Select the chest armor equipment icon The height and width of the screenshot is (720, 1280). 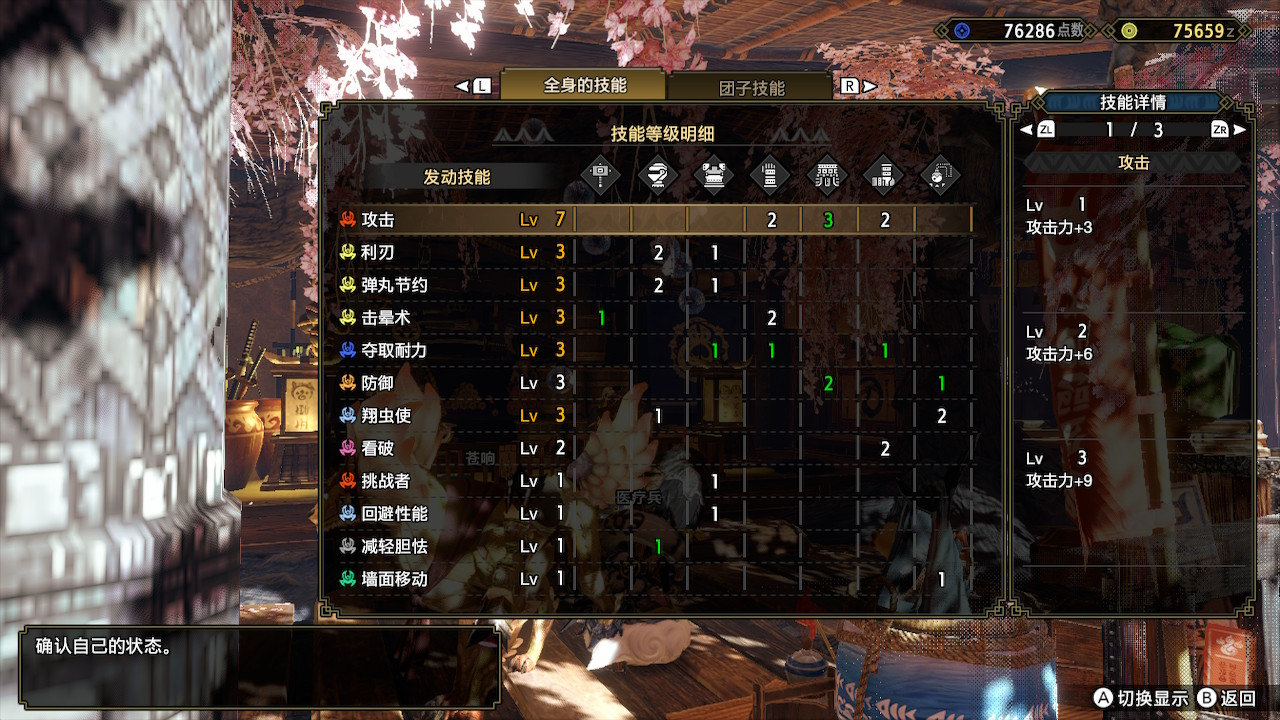pos(712,174)
